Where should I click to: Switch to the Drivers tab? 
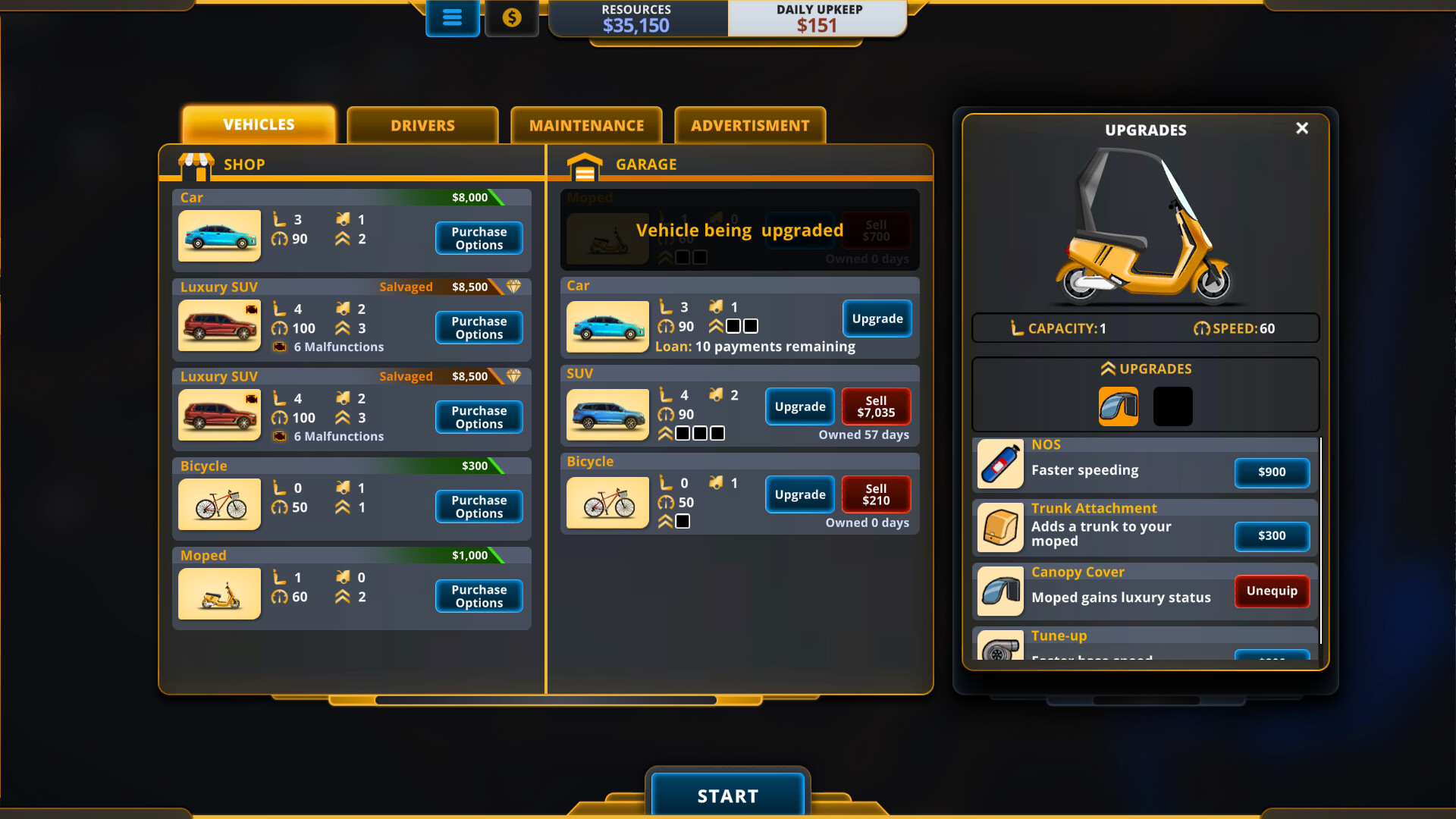point(422,125)
